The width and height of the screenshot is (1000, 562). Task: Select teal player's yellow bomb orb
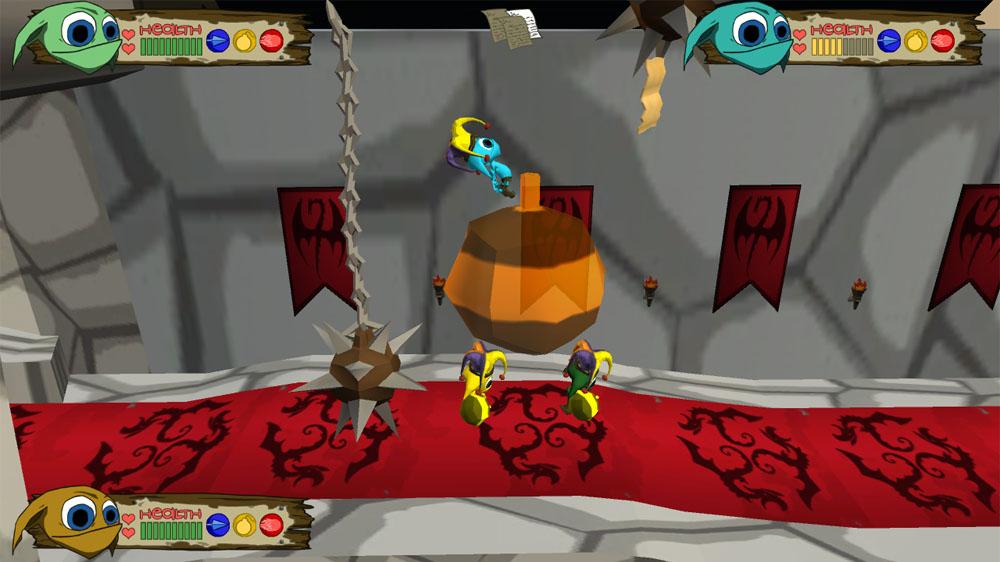pos(915,41)
